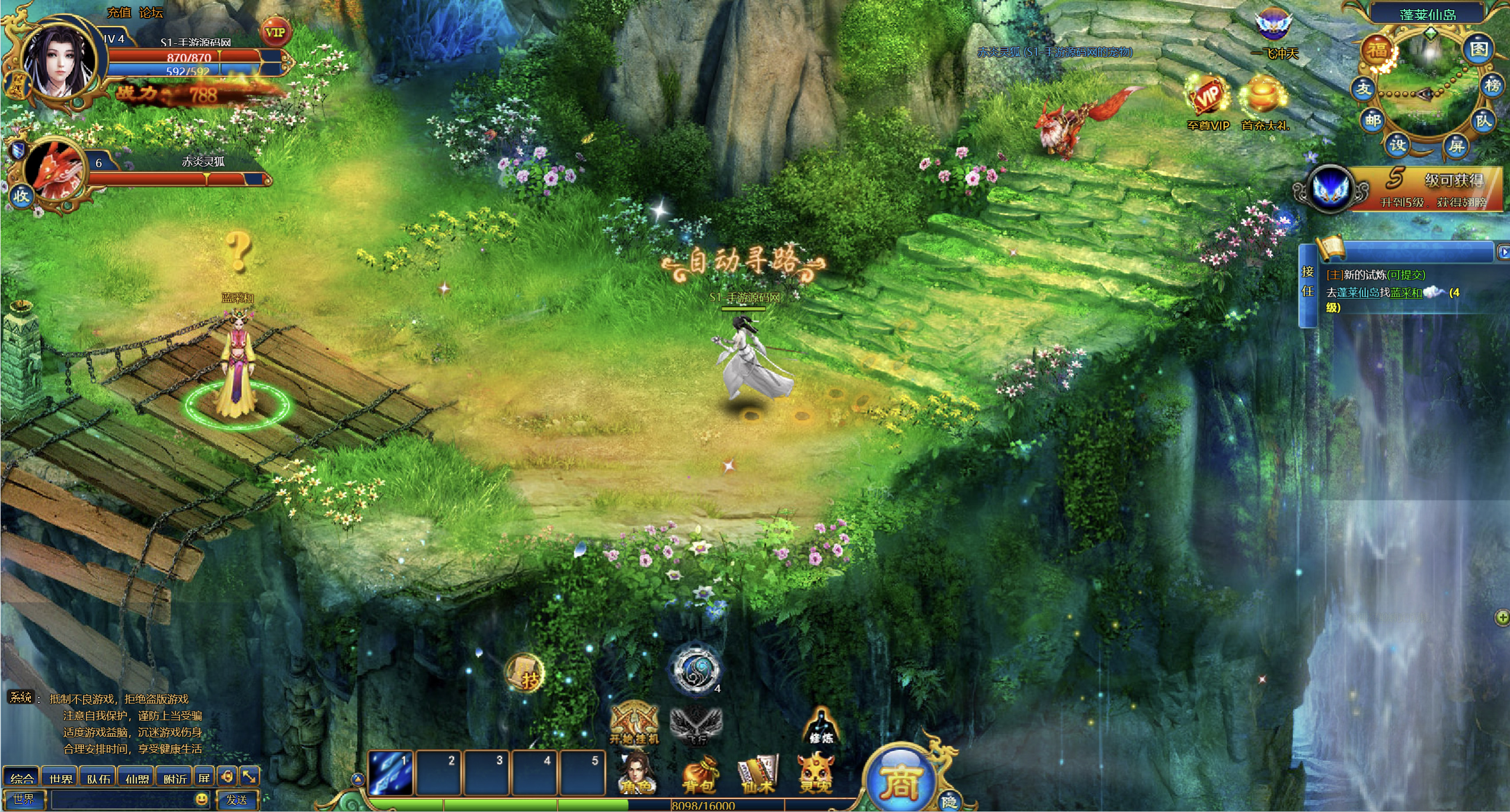Screen dimensions: 1510x812
Task: Open the chat emoji picker
Action: (x=201, y=800)
